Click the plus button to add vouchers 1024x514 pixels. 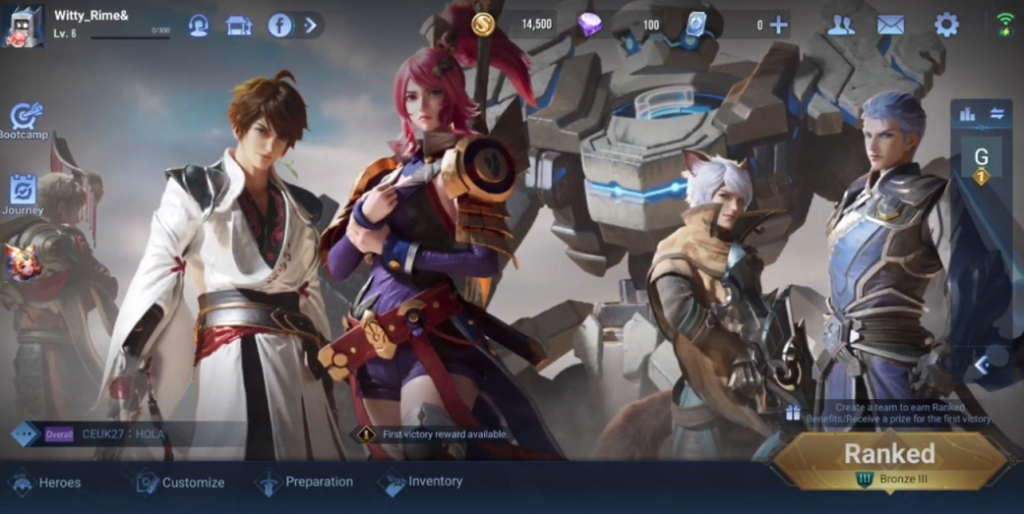click(778, 25)
